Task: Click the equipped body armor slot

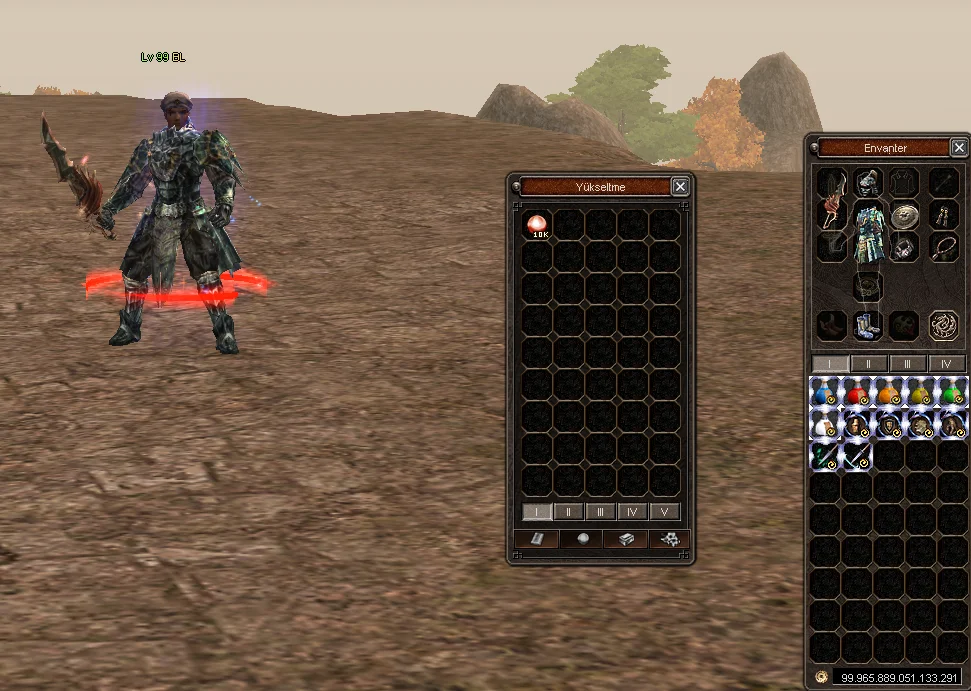Action: pos(869,232)
